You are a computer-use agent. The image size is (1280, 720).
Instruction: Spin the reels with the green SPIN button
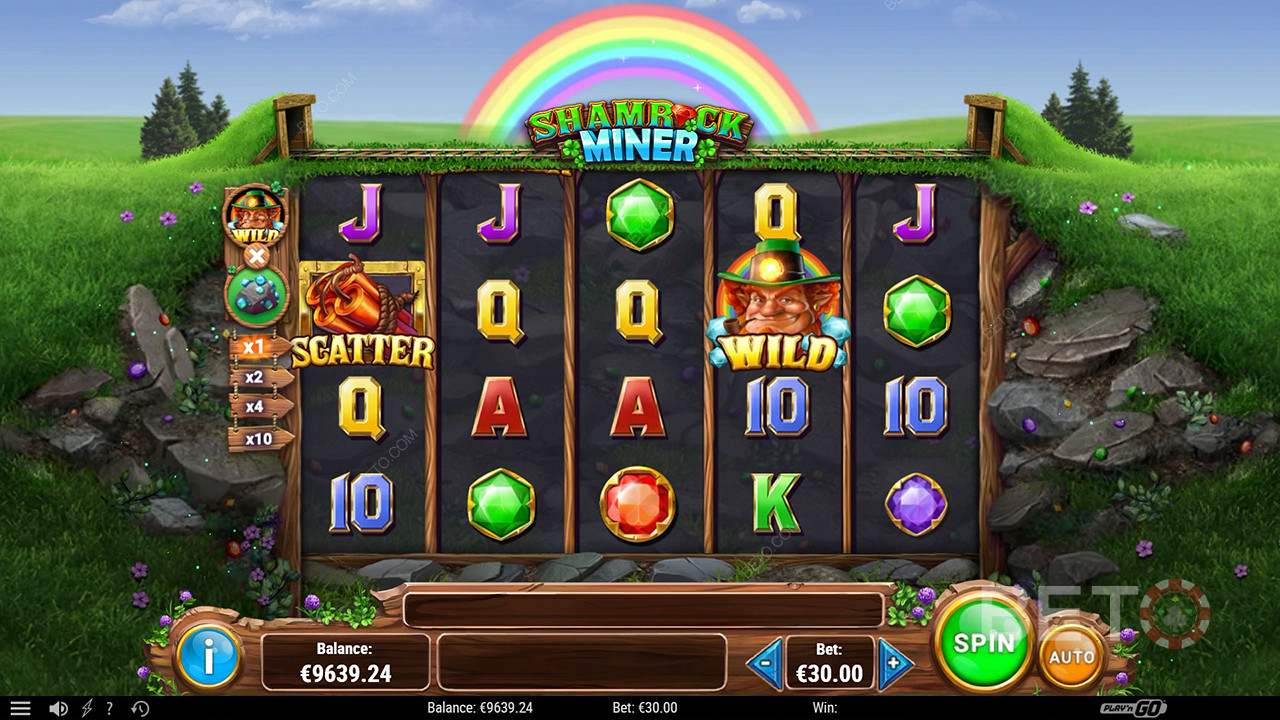pyautogui.click(x=983, y=642)
